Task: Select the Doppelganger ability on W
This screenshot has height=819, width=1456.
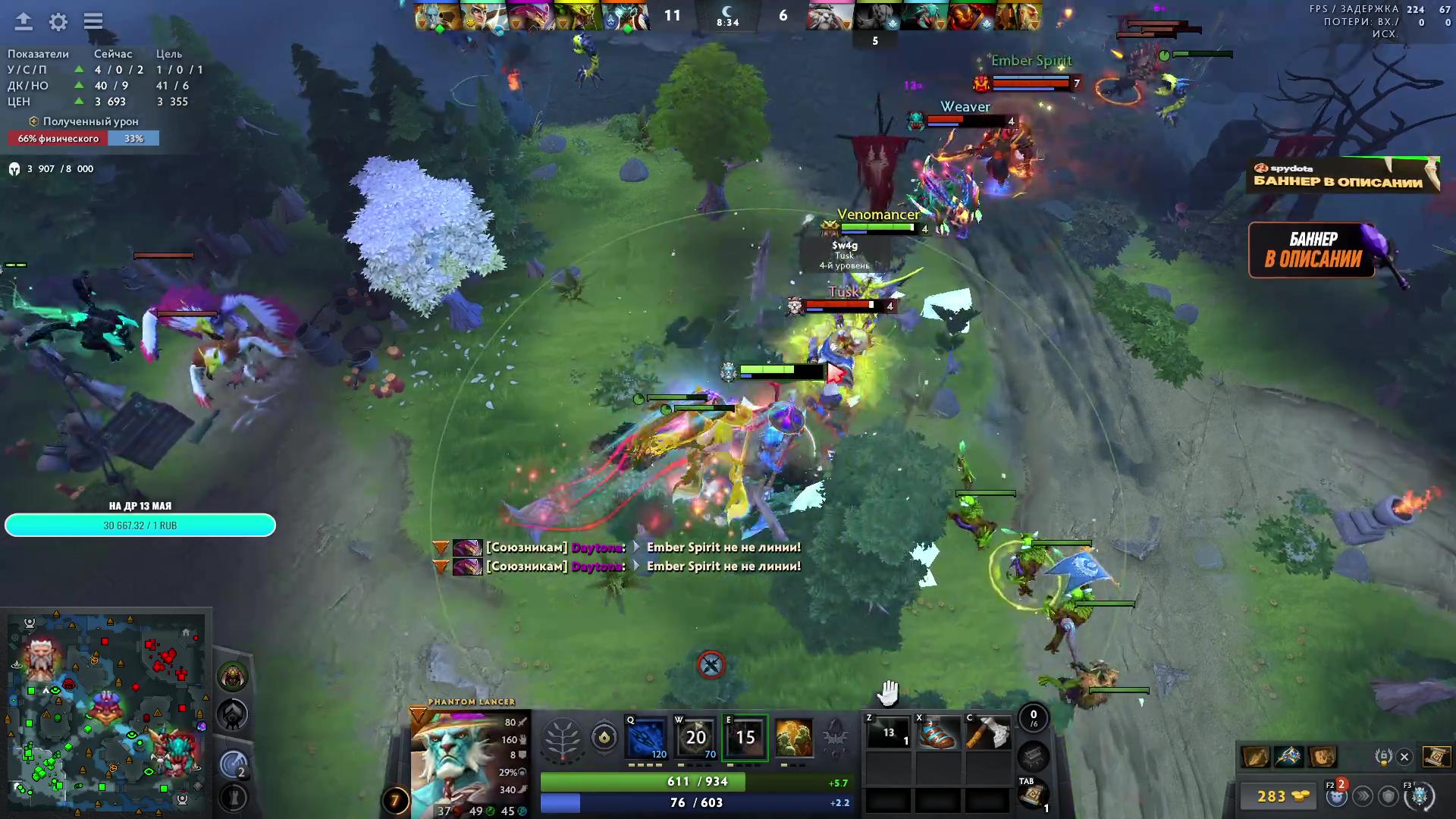Action: [696, 736]
